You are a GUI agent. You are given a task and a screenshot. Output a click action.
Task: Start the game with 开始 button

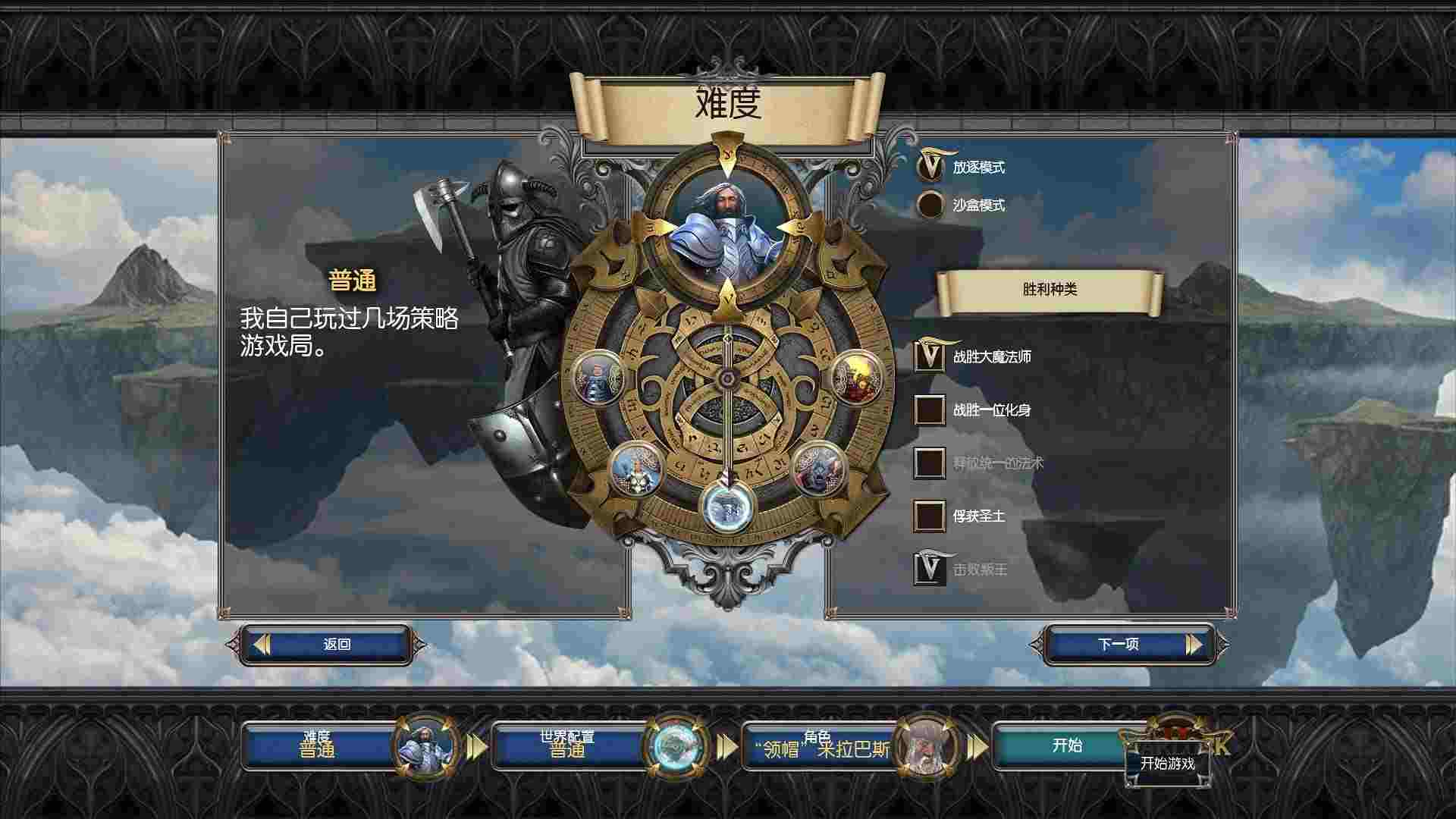point(1066,745)
